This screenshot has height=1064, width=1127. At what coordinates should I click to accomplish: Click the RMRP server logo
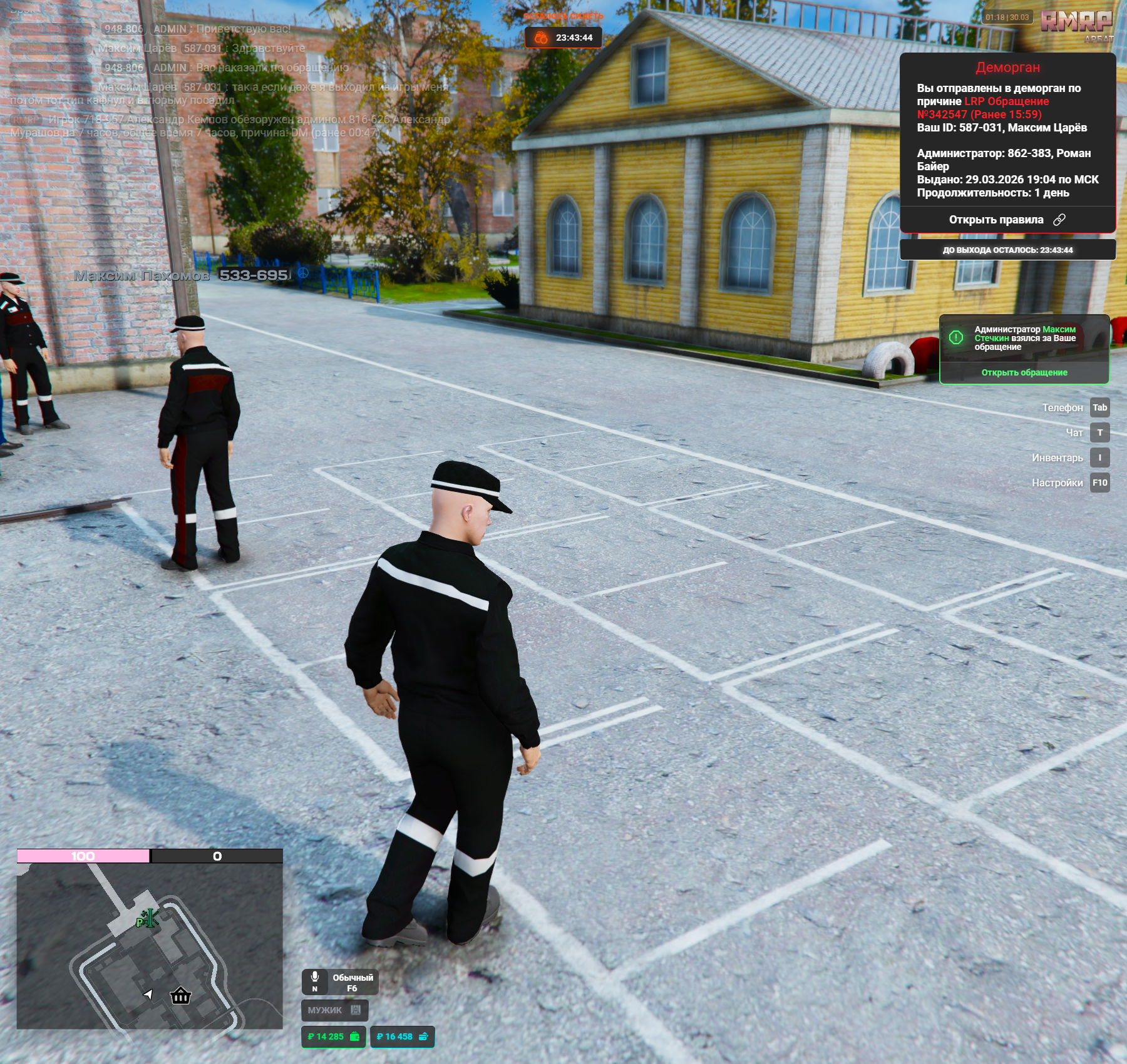click(x=1077, y=23)
